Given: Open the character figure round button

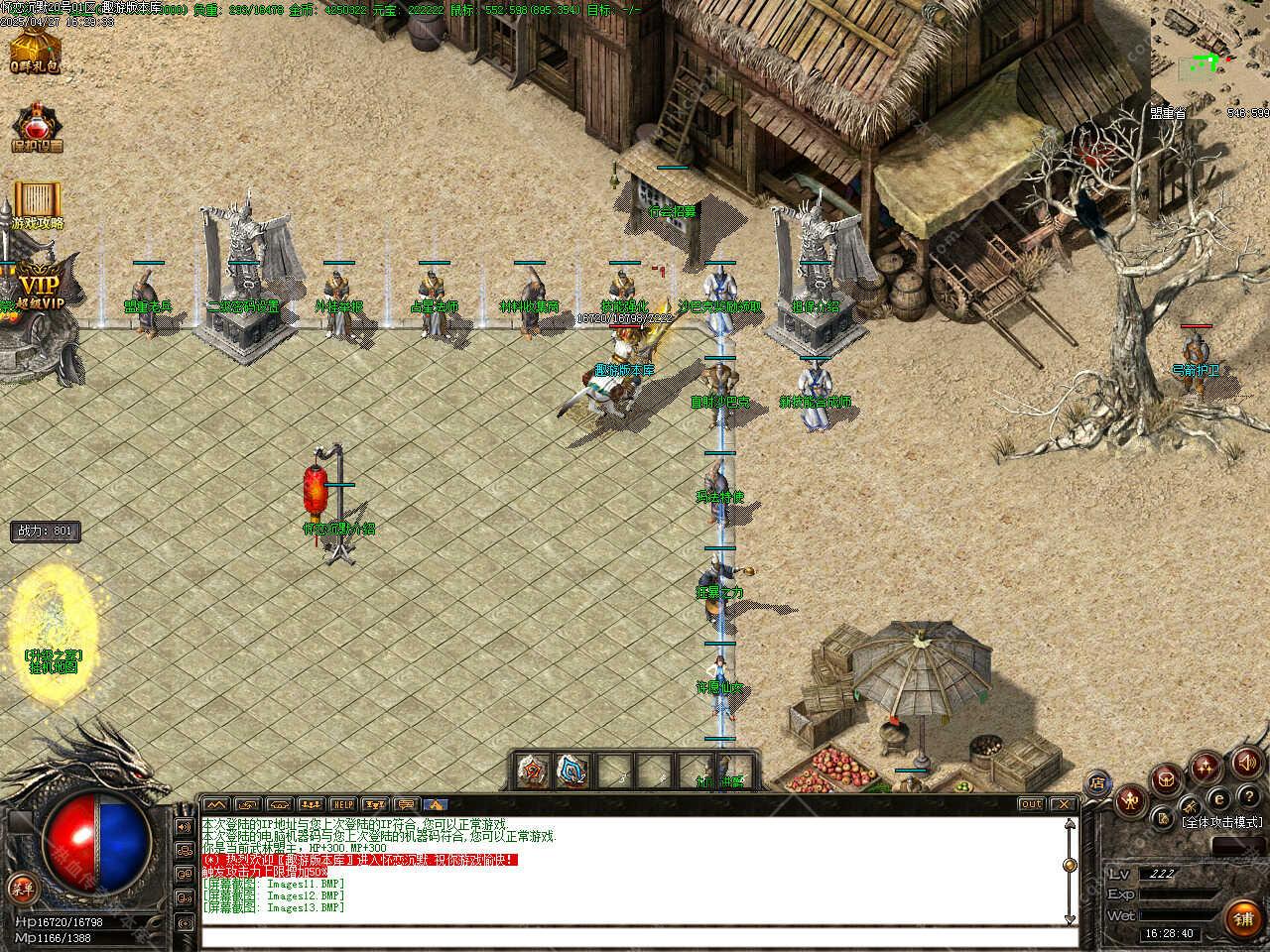Looking at the screenshot, I should (1132, 799).
